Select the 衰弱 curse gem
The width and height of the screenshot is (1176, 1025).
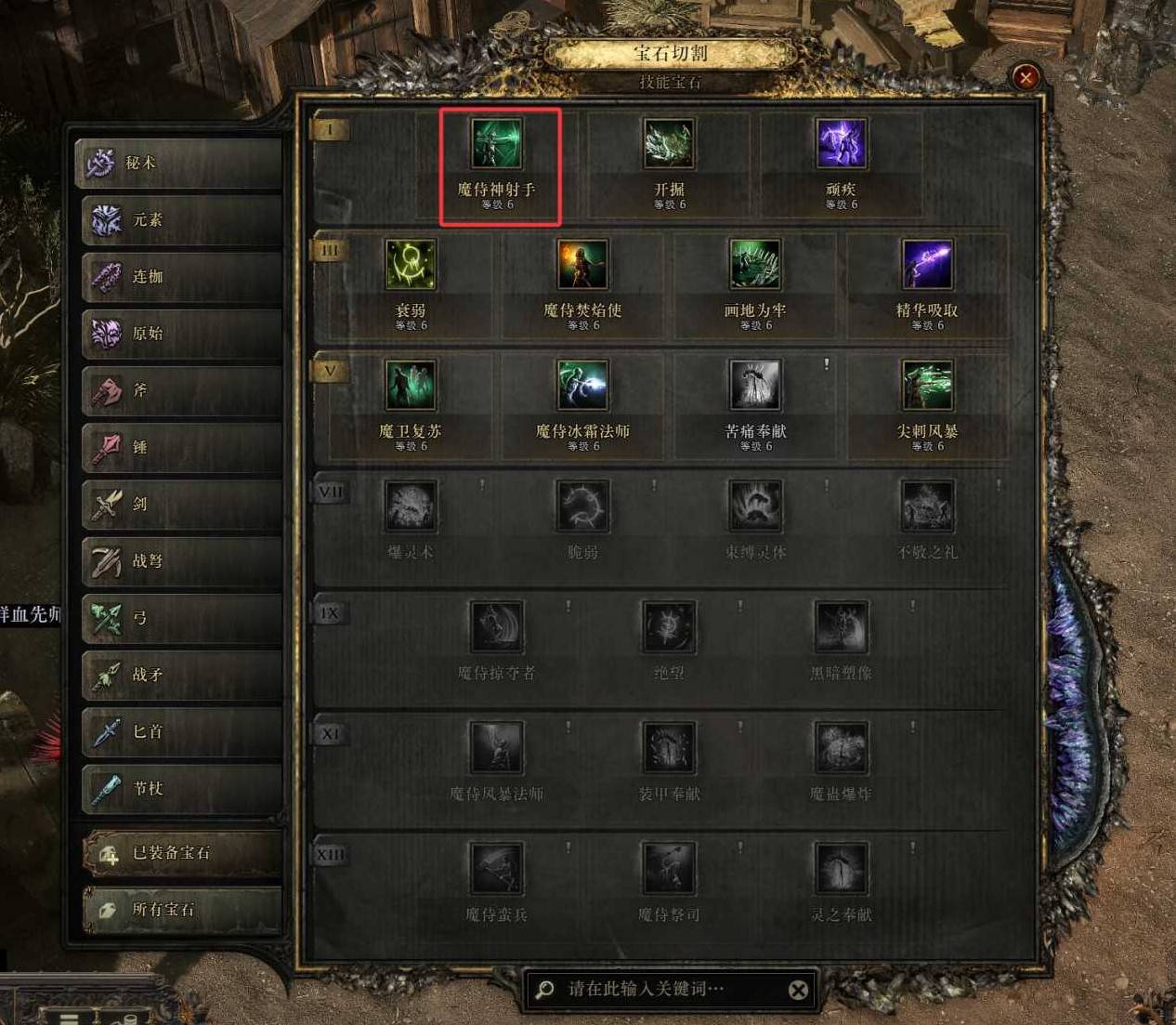tap(410, 266)
